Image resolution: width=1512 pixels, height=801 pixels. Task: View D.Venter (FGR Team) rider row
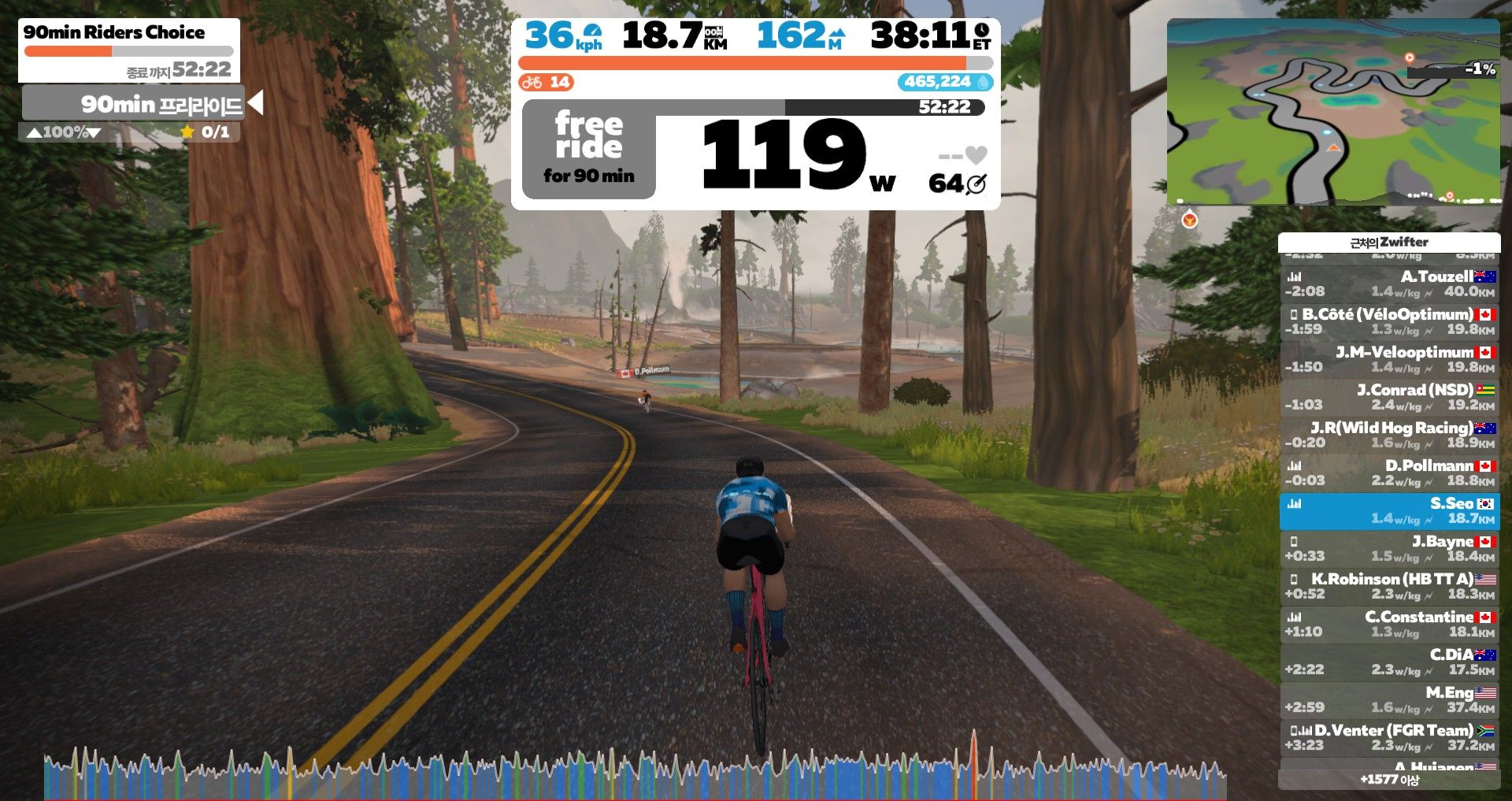pos(1389,737)
